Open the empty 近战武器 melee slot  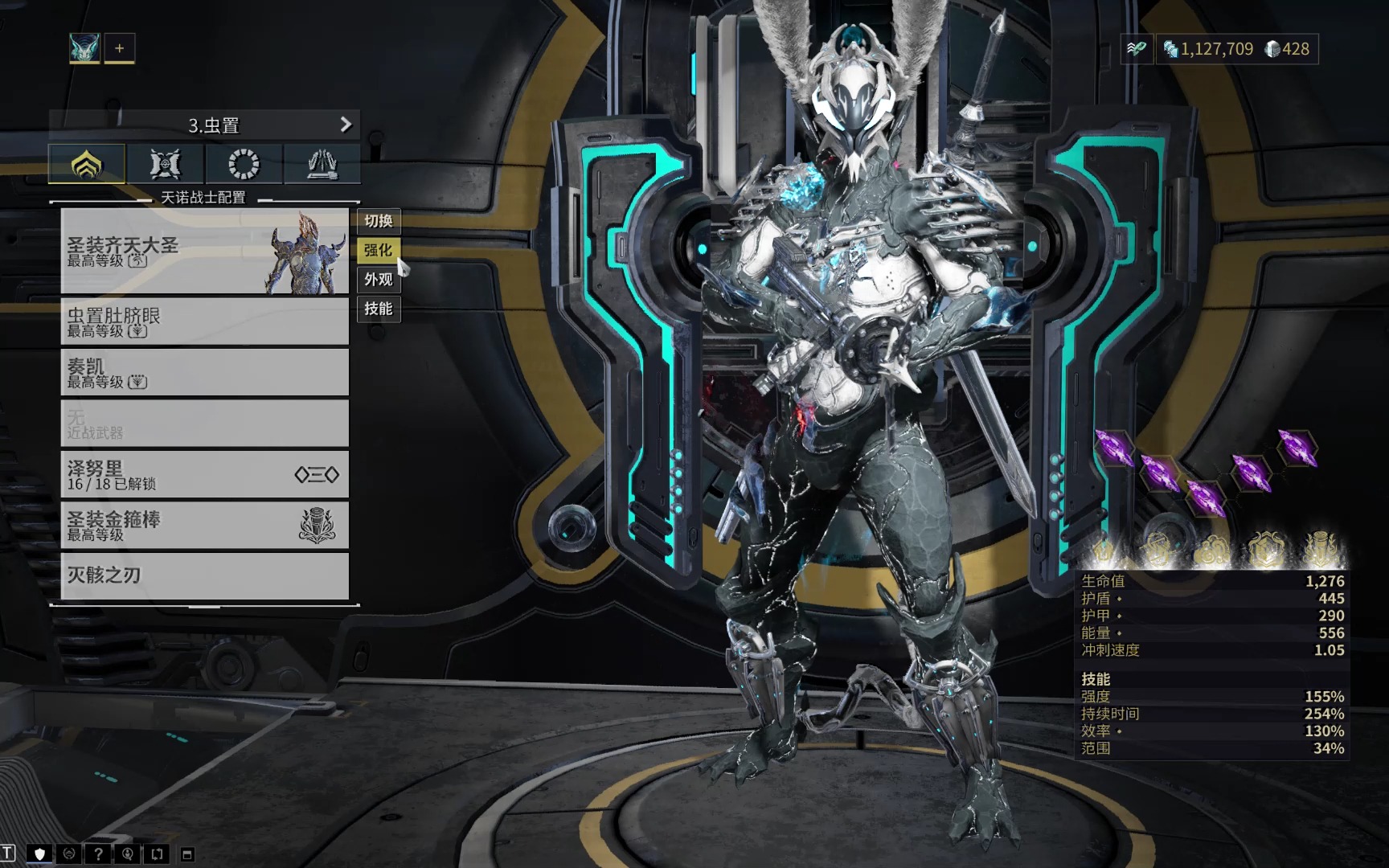tap(205, 424)
